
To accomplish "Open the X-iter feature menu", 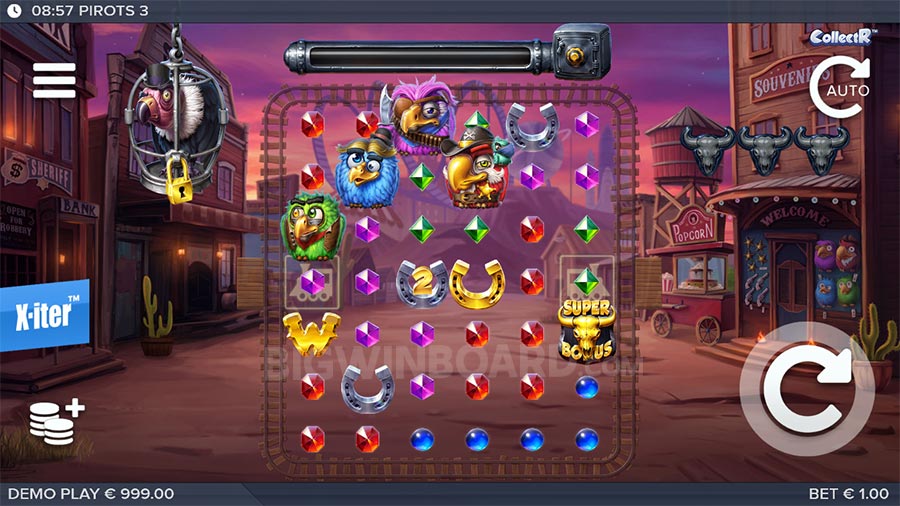I will pyautogui.click(x=44, y=314).
